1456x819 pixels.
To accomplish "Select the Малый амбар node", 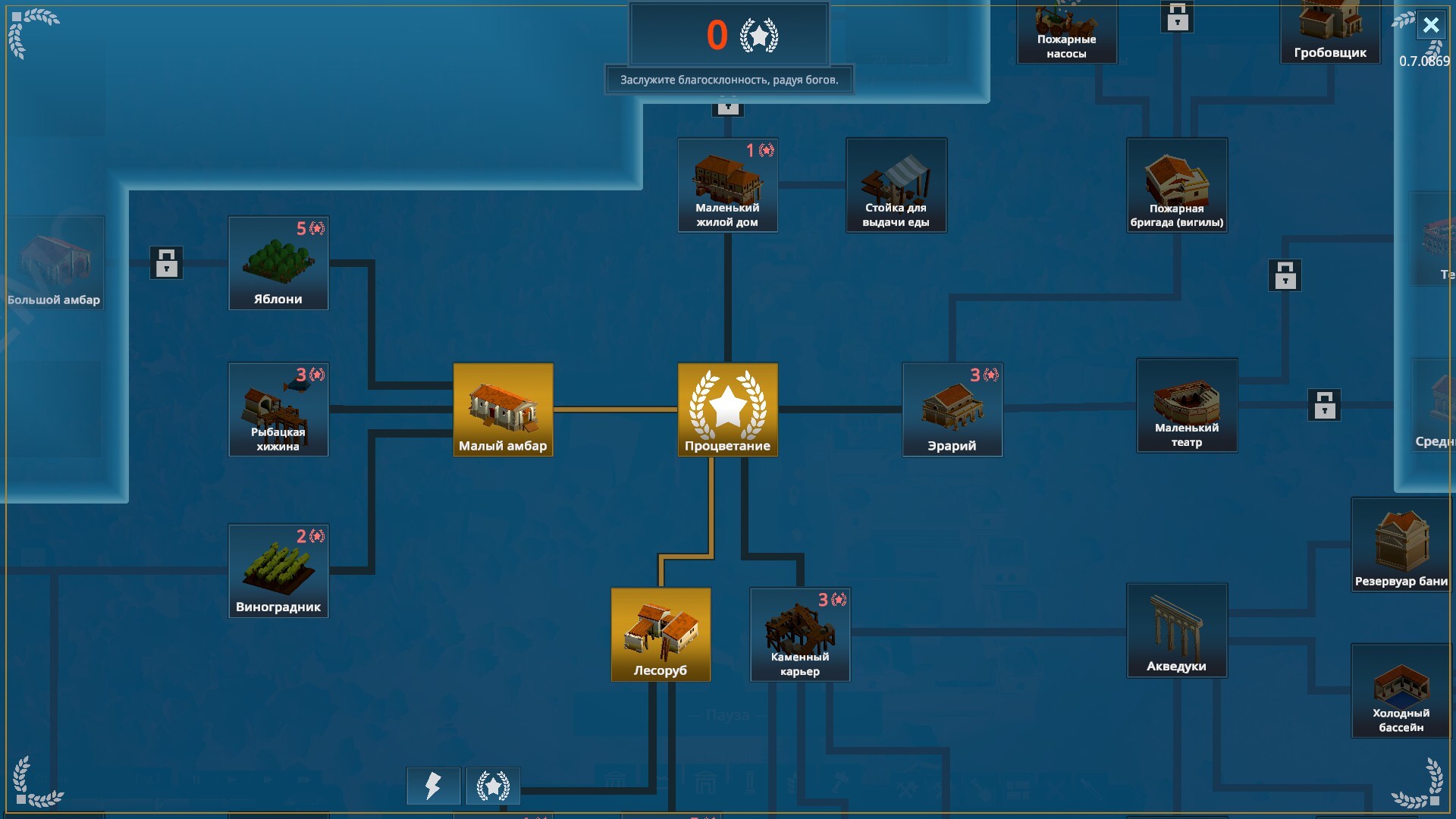I will [503, 409].
